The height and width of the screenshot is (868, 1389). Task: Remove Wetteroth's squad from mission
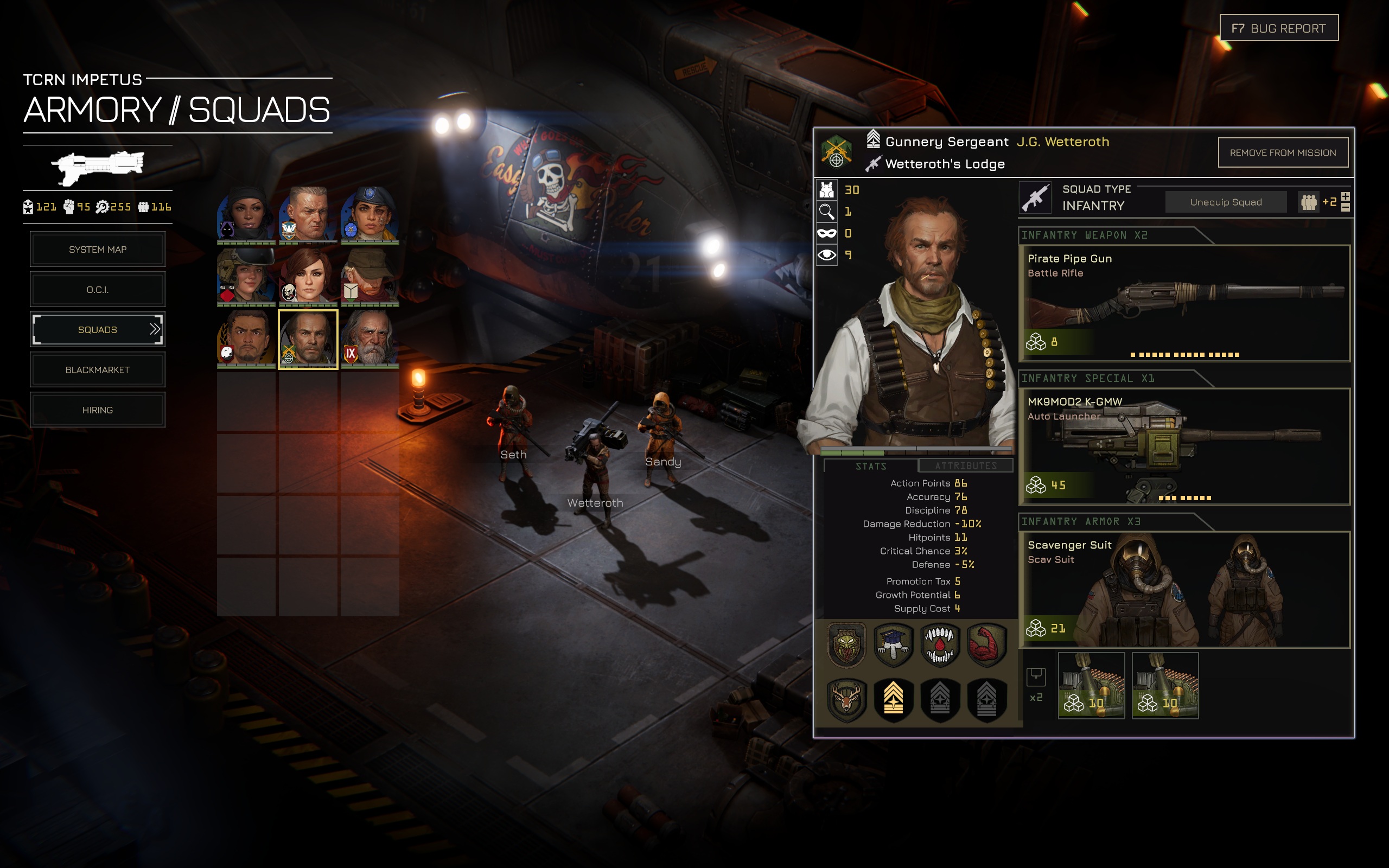click(1282, 152)
